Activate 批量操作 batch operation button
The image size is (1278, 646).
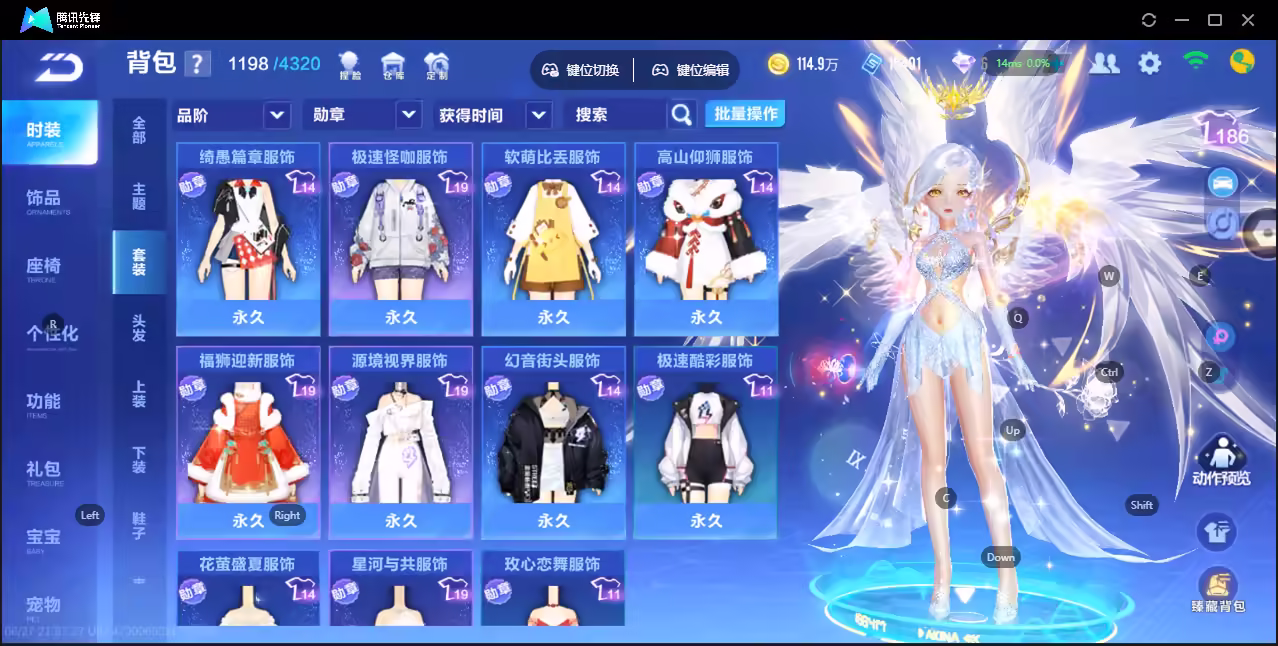click(x=745, y=114)
